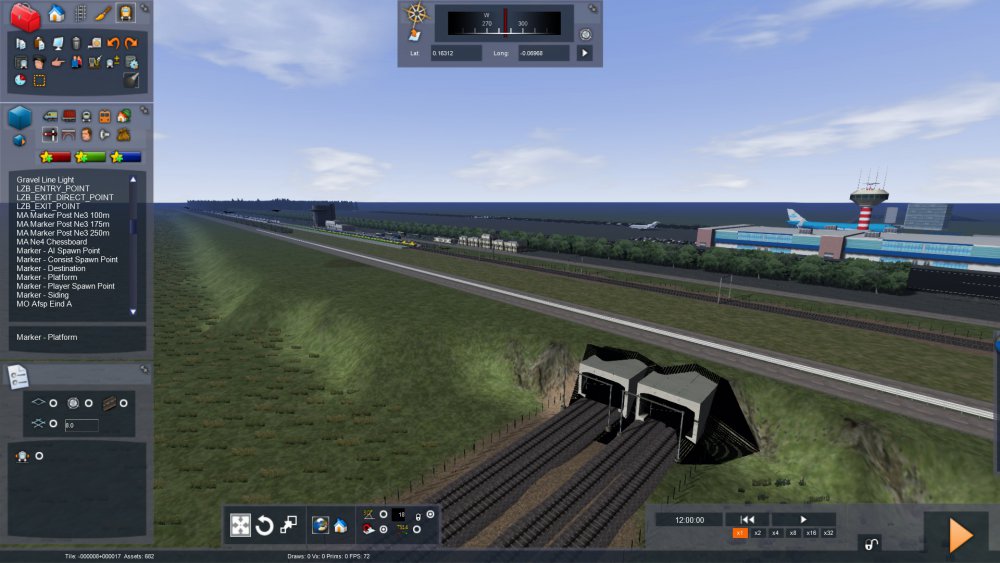Select 'Marker - Destination' list item

point(51,268)
